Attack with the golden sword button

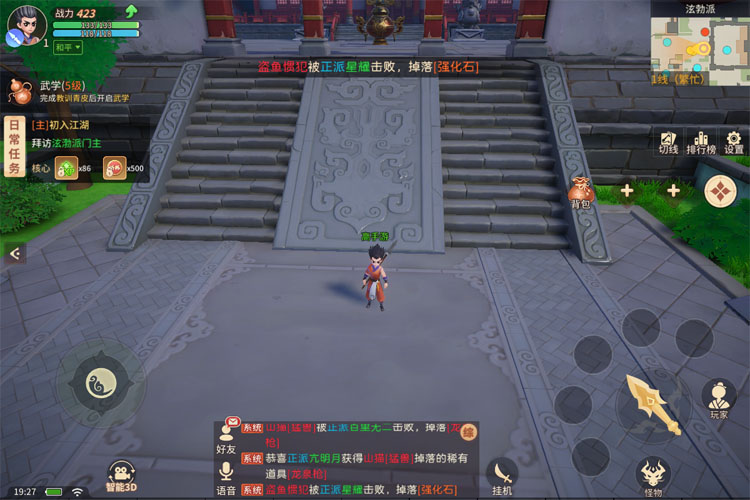click(652, 403)
